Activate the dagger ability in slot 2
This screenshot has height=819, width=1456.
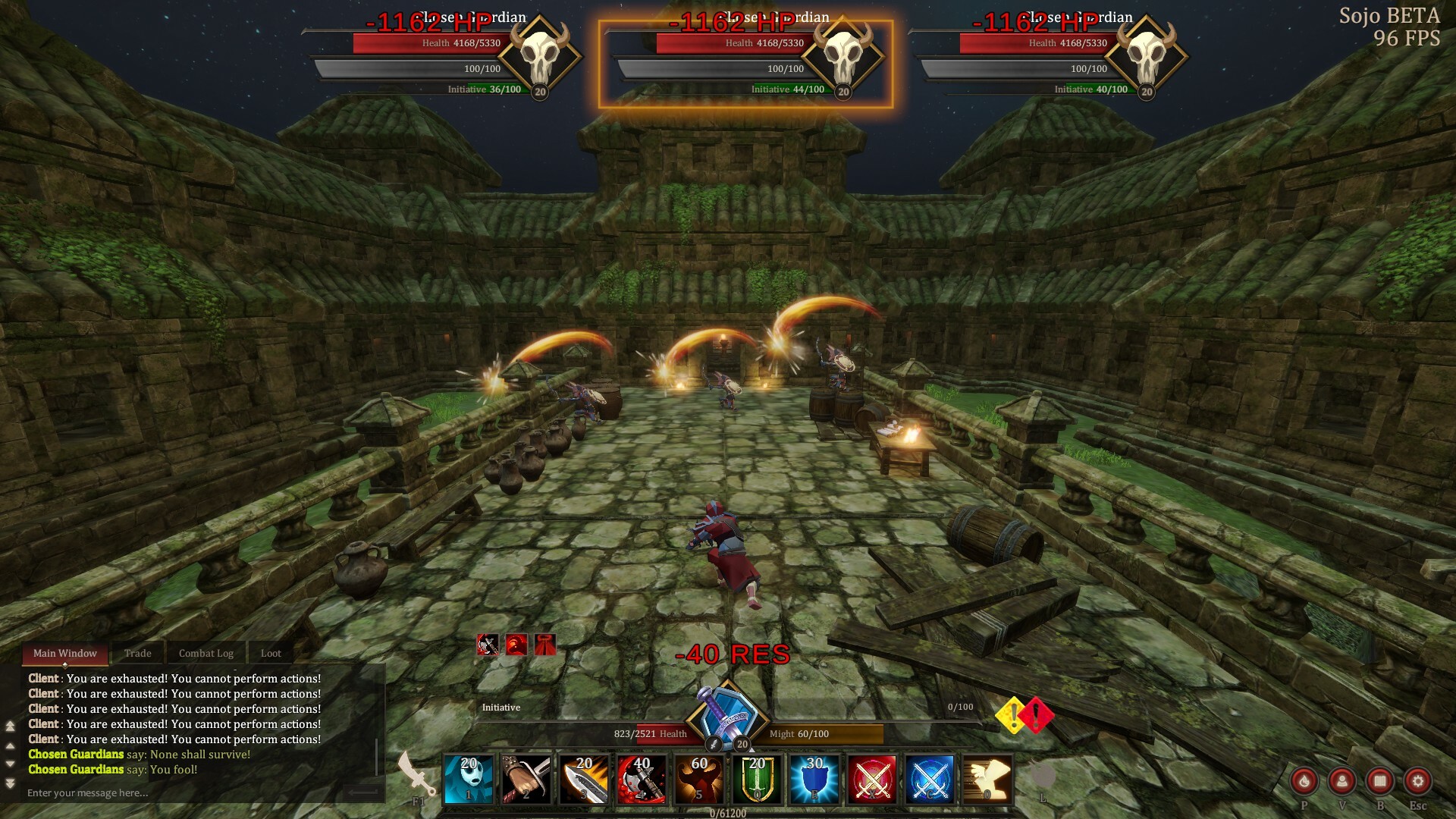point(527,777)
